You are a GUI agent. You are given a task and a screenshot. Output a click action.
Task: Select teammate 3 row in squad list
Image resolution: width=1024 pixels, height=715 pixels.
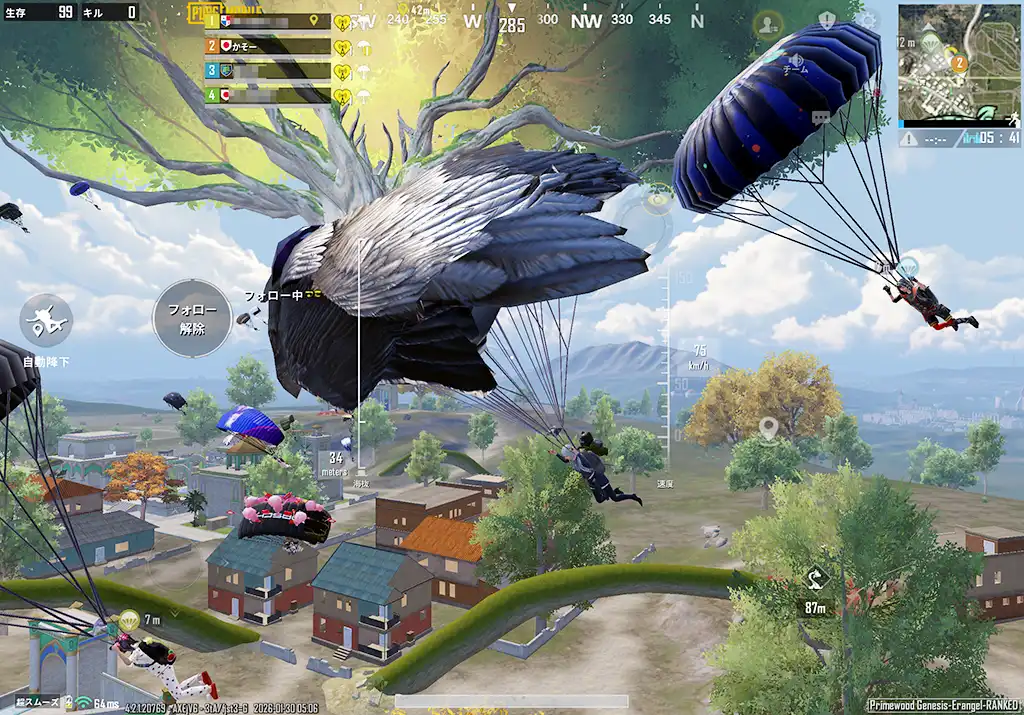[268, 71]
